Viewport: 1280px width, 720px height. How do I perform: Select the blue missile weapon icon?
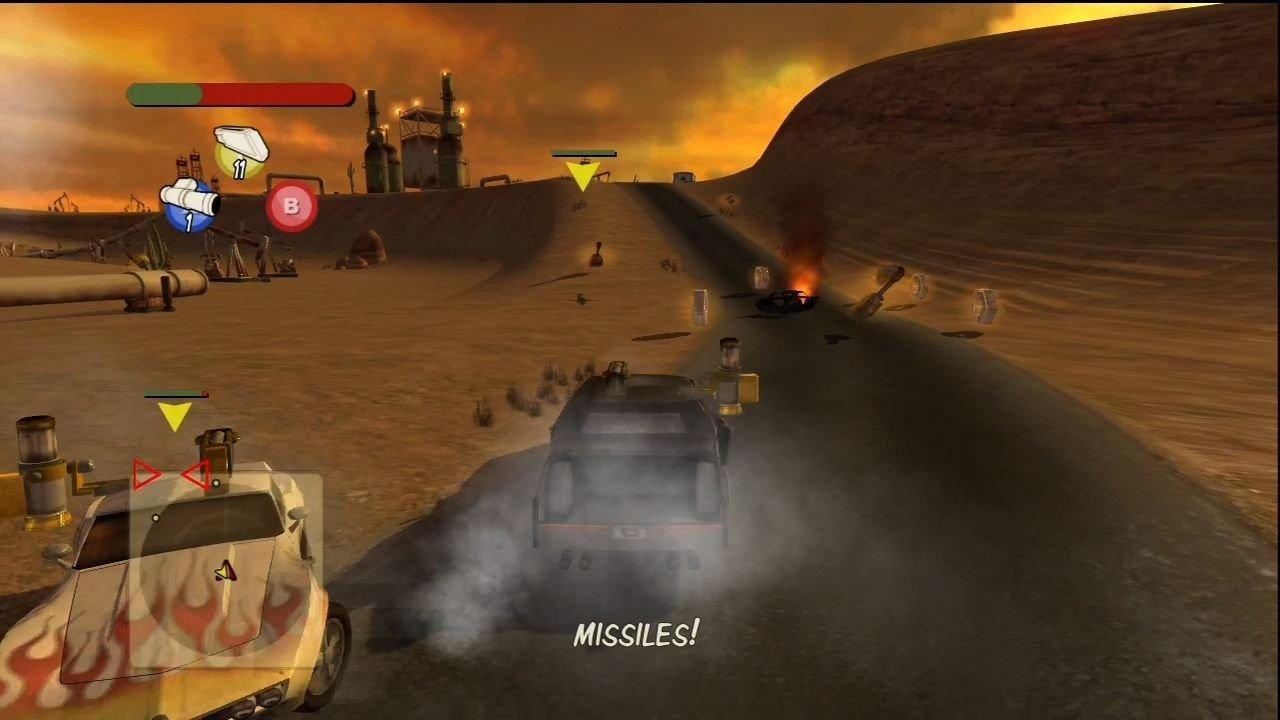coord(190,203)
